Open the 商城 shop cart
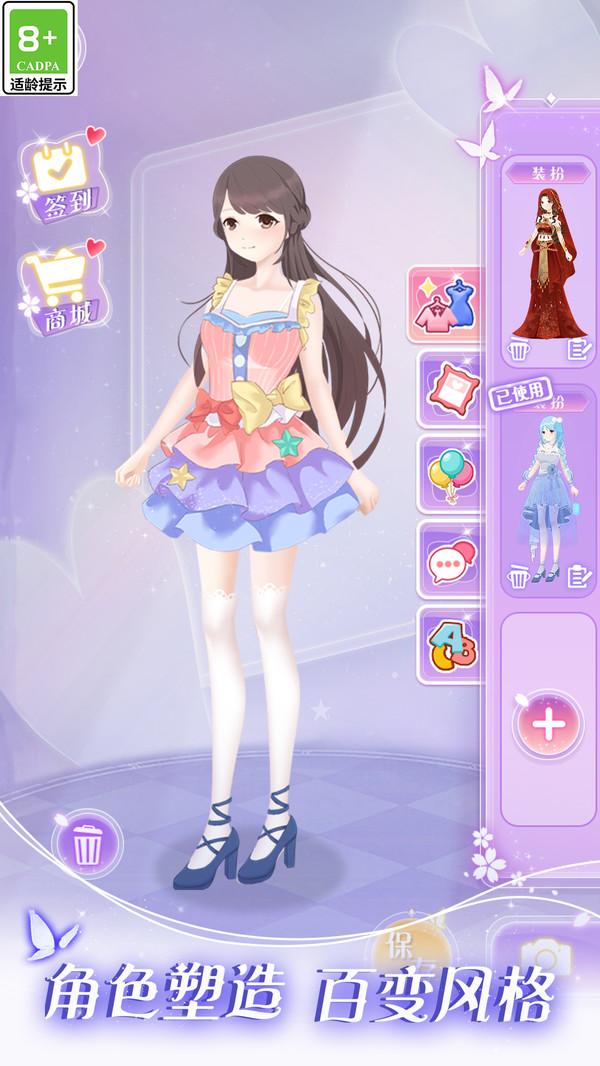 tap(62, 288)
